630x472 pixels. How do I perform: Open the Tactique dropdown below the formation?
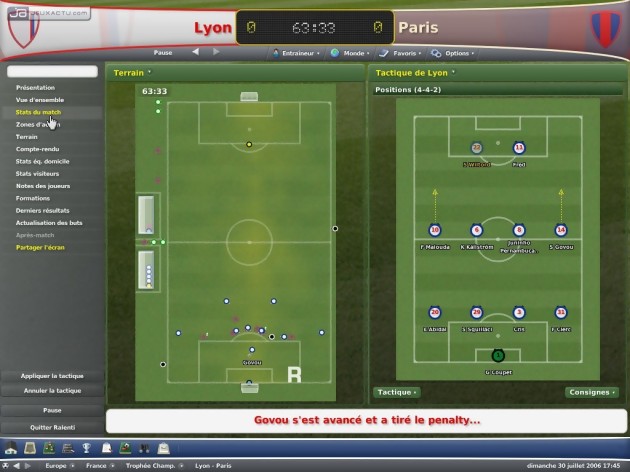[x=397, y=393]
